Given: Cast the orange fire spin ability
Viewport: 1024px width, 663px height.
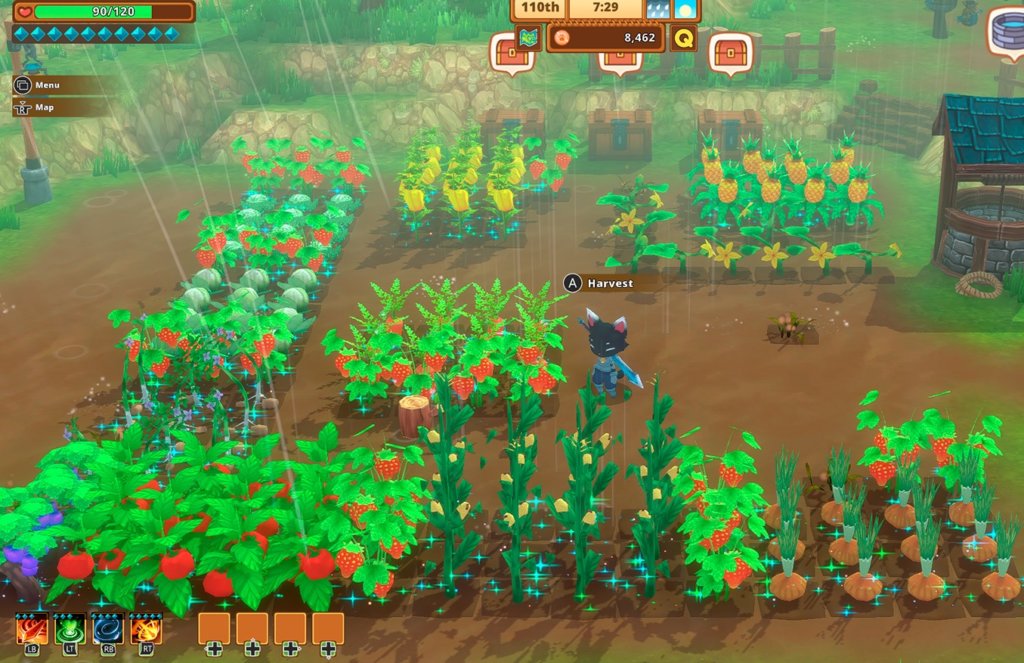Looking at the screenshot, I should pyautogui.click(x=146, y=630).
